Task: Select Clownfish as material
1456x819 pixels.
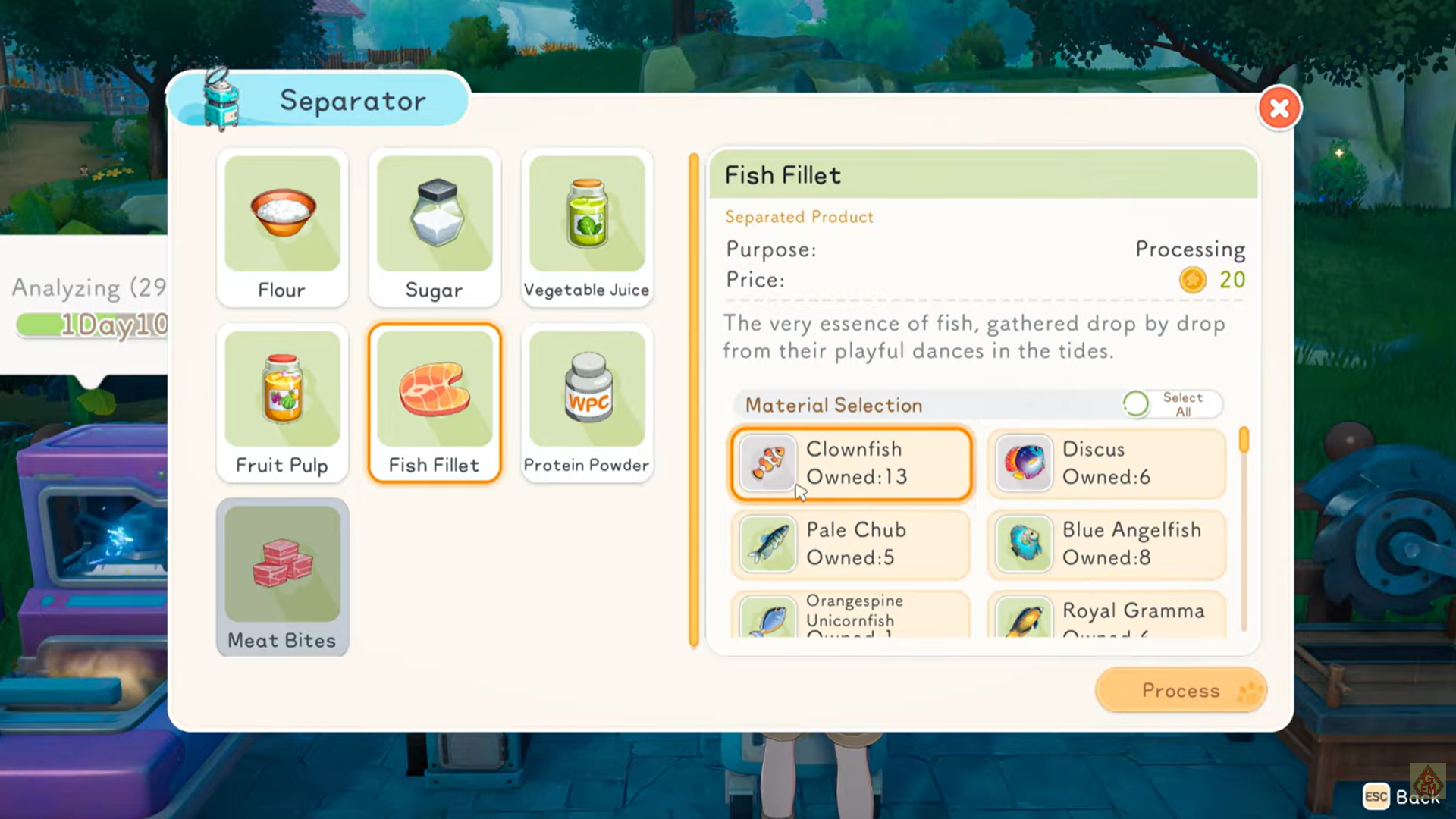Action: pos(851,463)
